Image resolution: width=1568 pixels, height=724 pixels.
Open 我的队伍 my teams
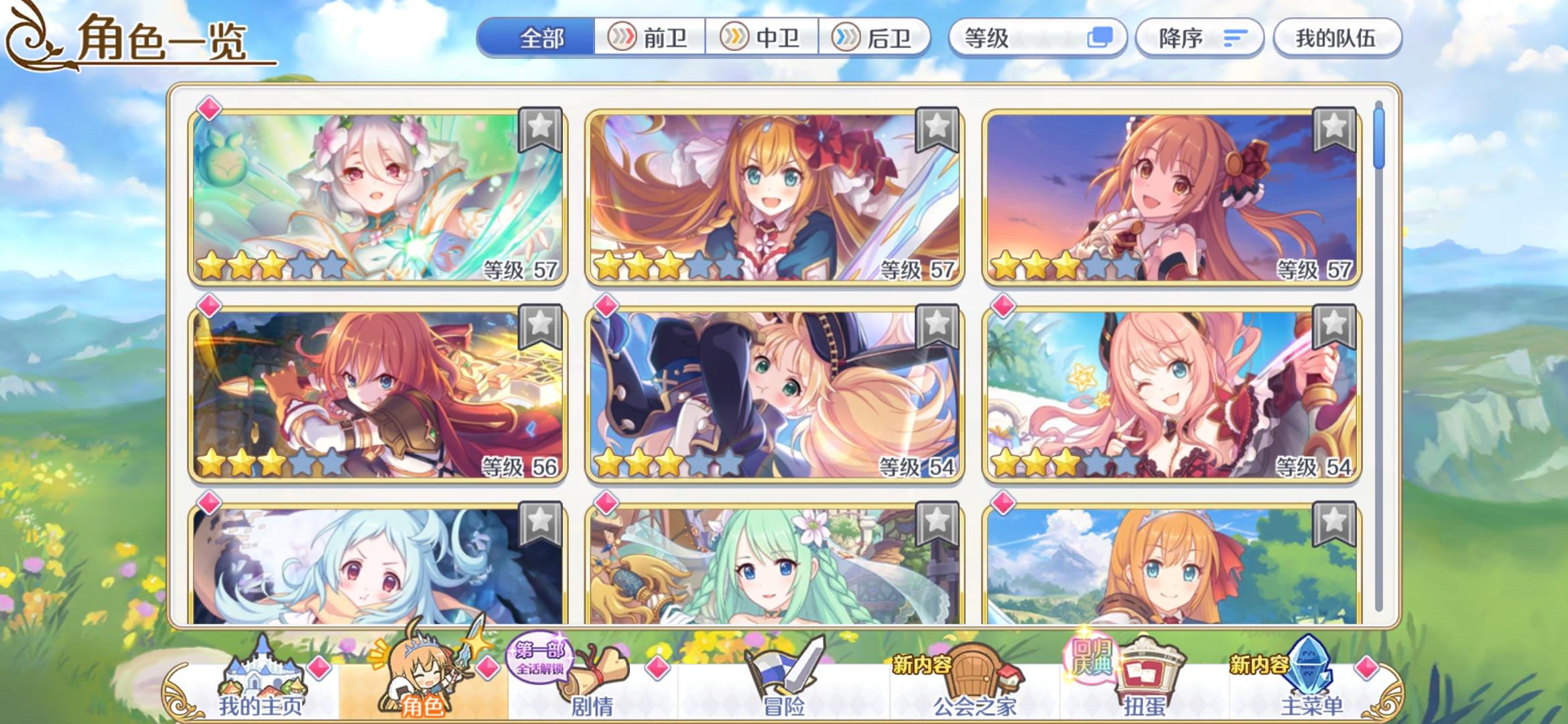(x=1336, y=38)
